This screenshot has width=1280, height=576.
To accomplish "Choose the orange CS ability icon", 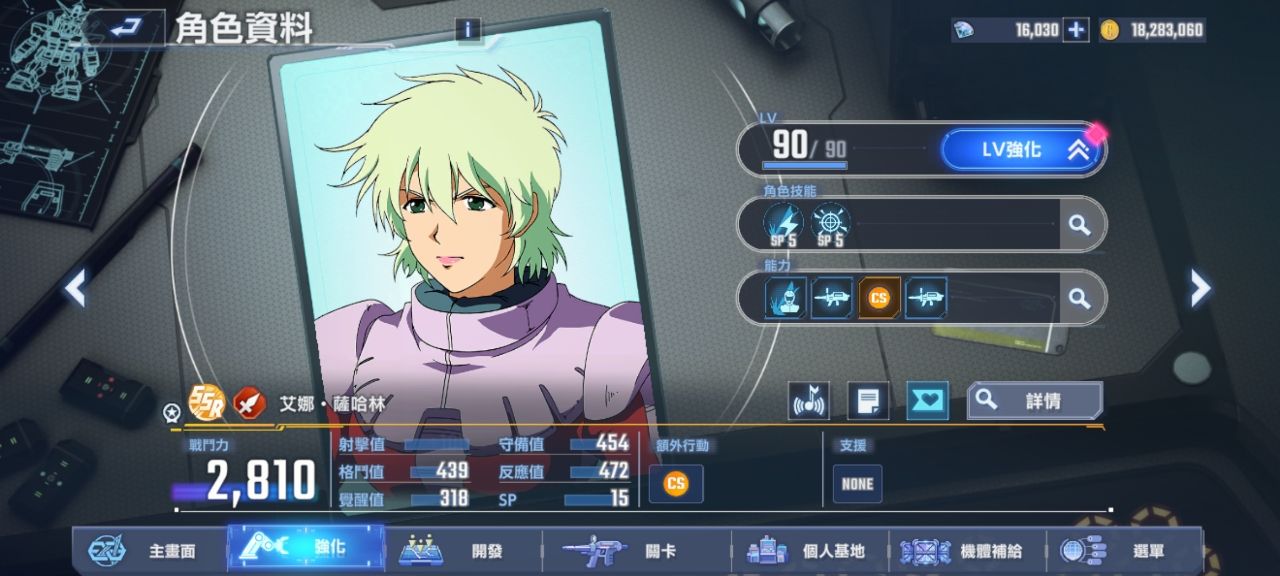I will click(x=879, y=298).
